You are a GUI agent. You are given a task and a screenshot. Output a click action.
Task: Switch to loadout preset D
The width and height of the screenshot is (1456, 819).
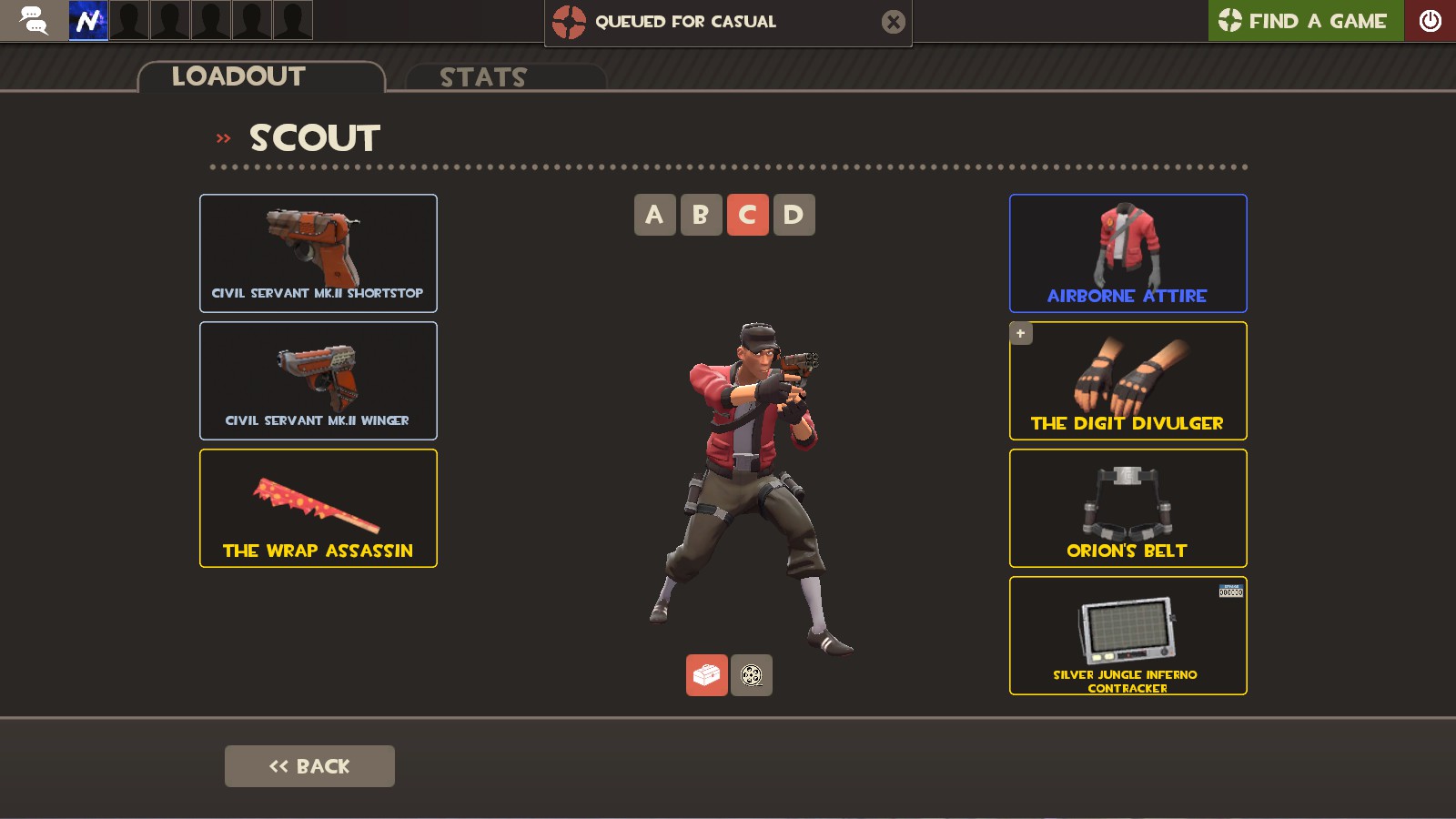[x=794, y=215]
